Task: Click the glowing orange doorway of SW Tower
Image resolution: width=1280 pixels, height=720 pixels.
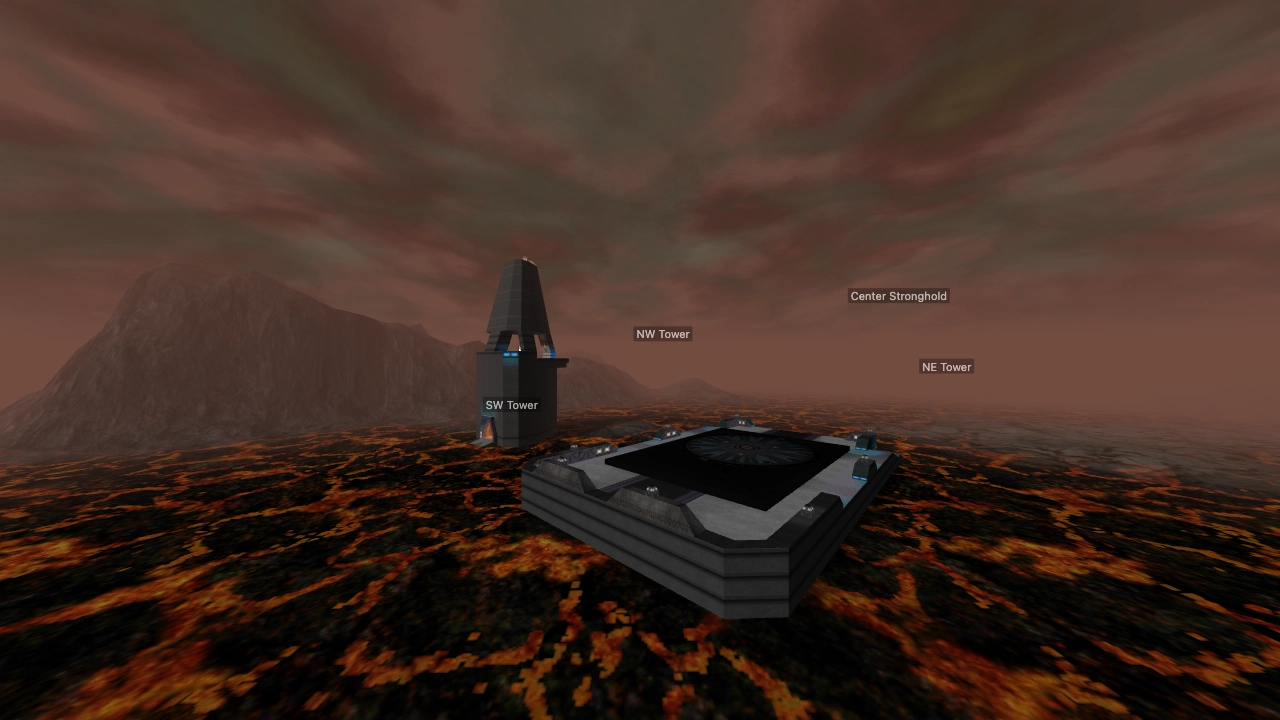Action: [488, 430]
